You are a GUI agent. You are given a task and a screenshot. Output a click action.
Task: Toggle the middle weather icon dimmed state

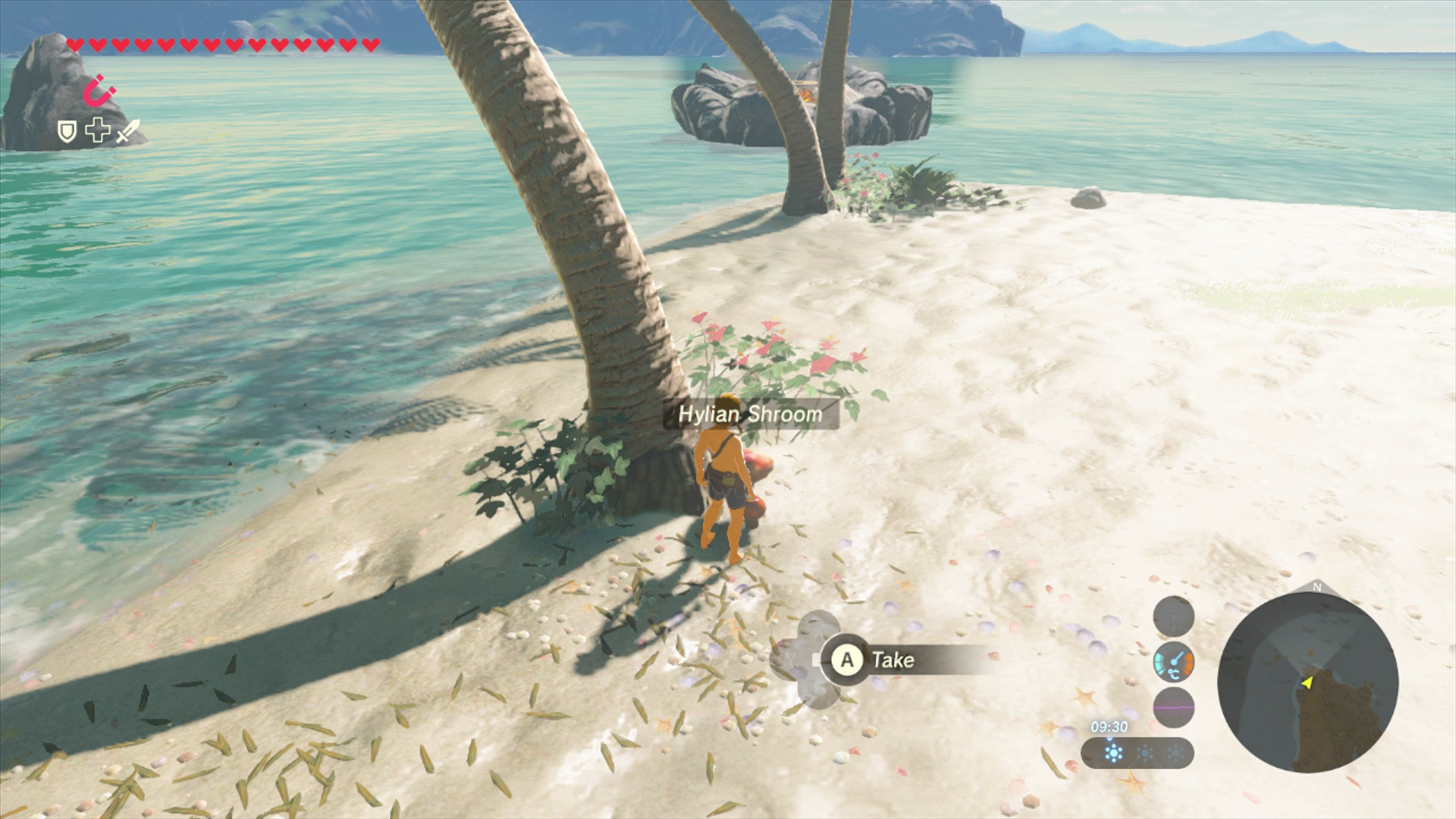(x=1144, y=753)
